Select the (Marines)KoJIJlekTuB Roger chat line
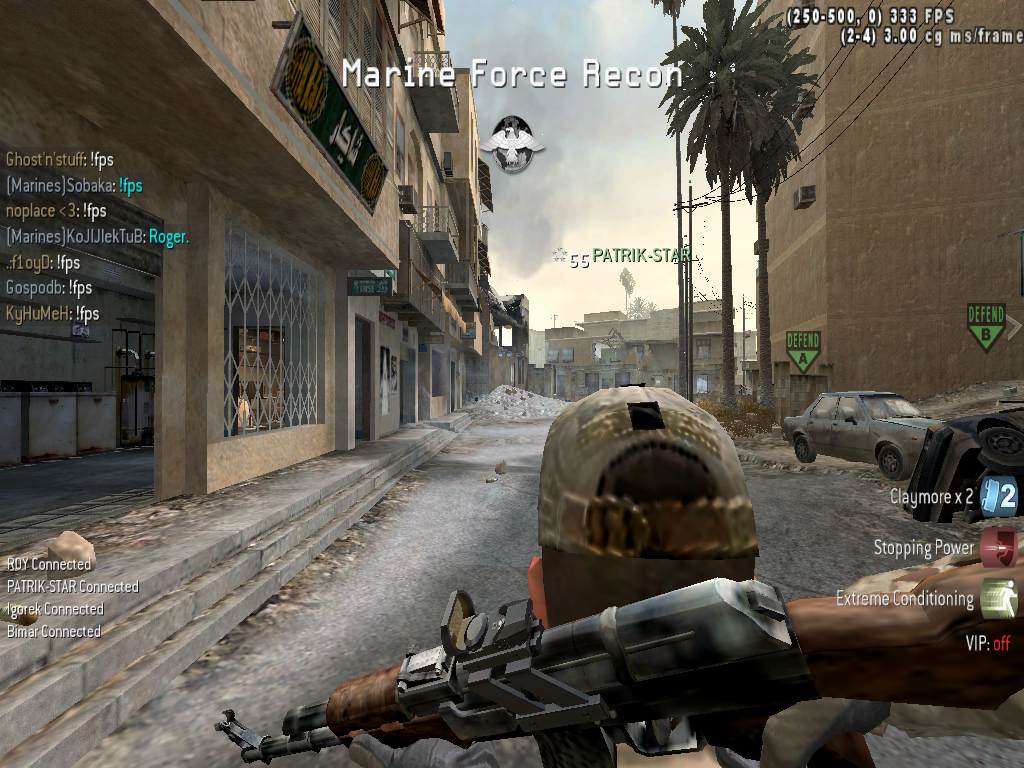The height and width of the screenshot is (768, 1024). (97, 237)
